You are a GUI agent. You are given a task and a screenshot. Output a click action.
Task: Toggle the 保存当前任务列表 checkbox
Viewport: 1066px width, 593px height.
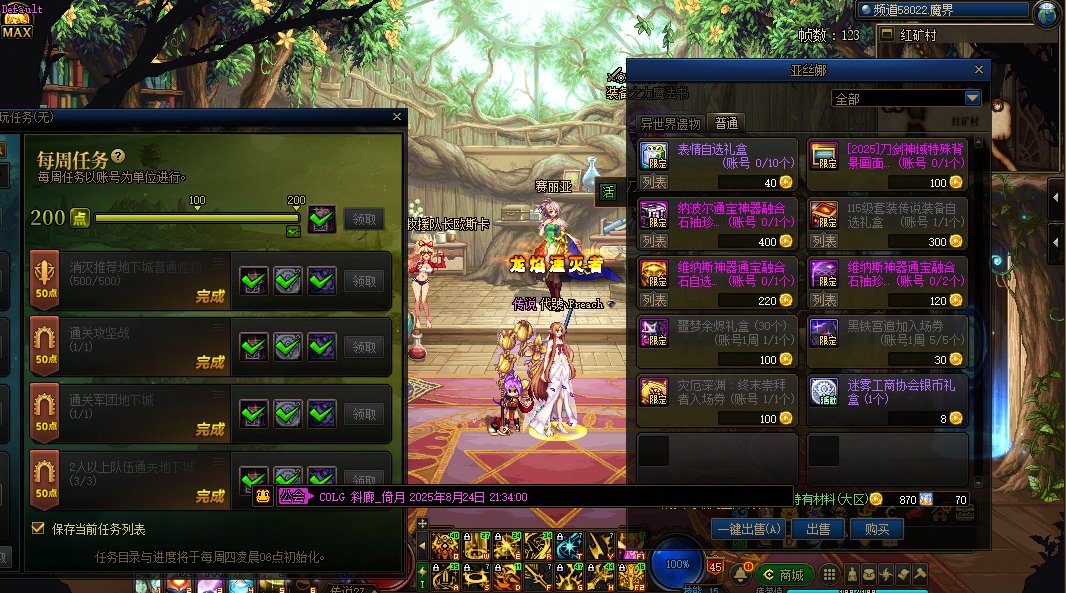point(39,528)
